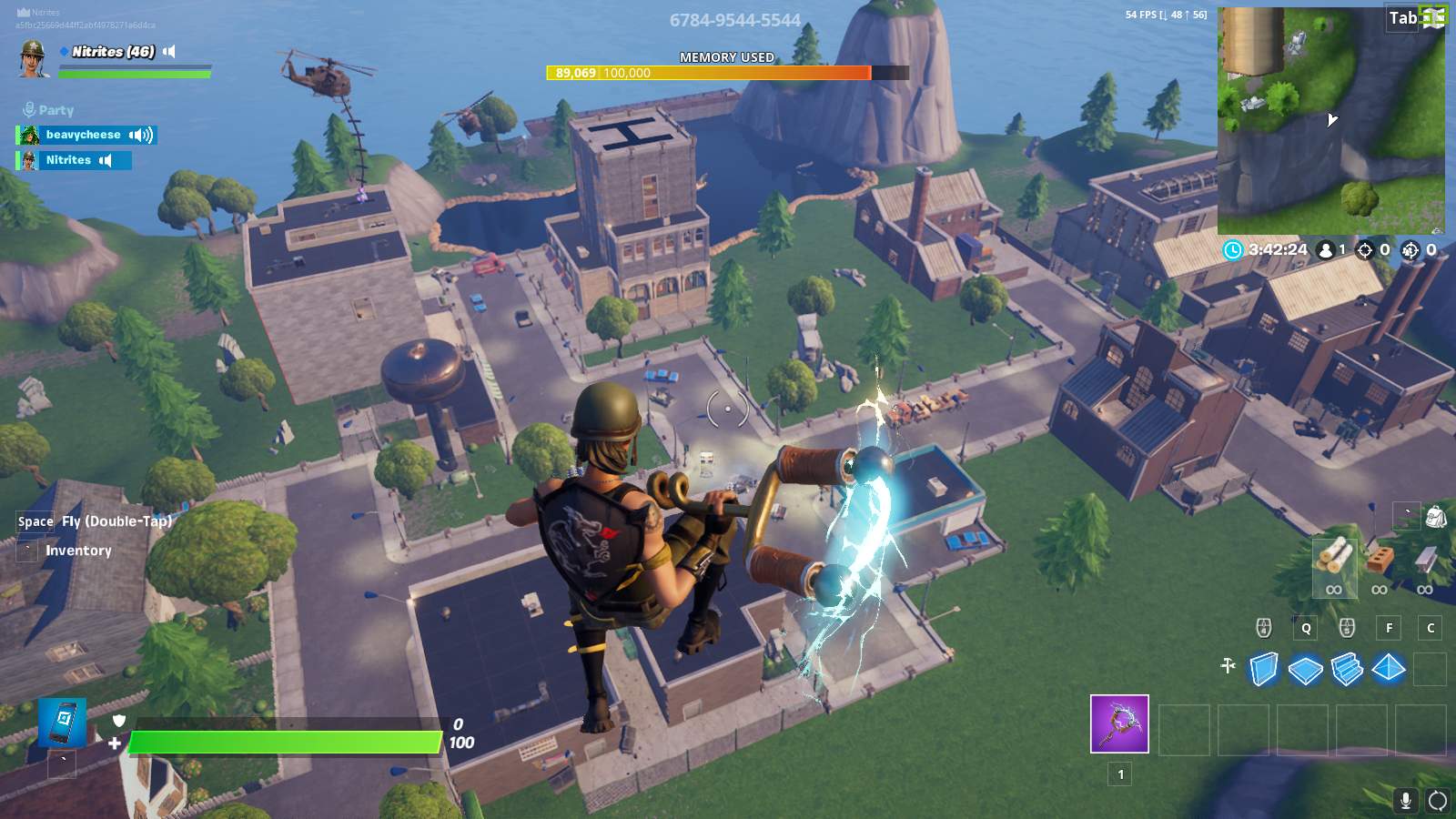
Task: Select wood as building material
Action: click(x=1334, y=556)
